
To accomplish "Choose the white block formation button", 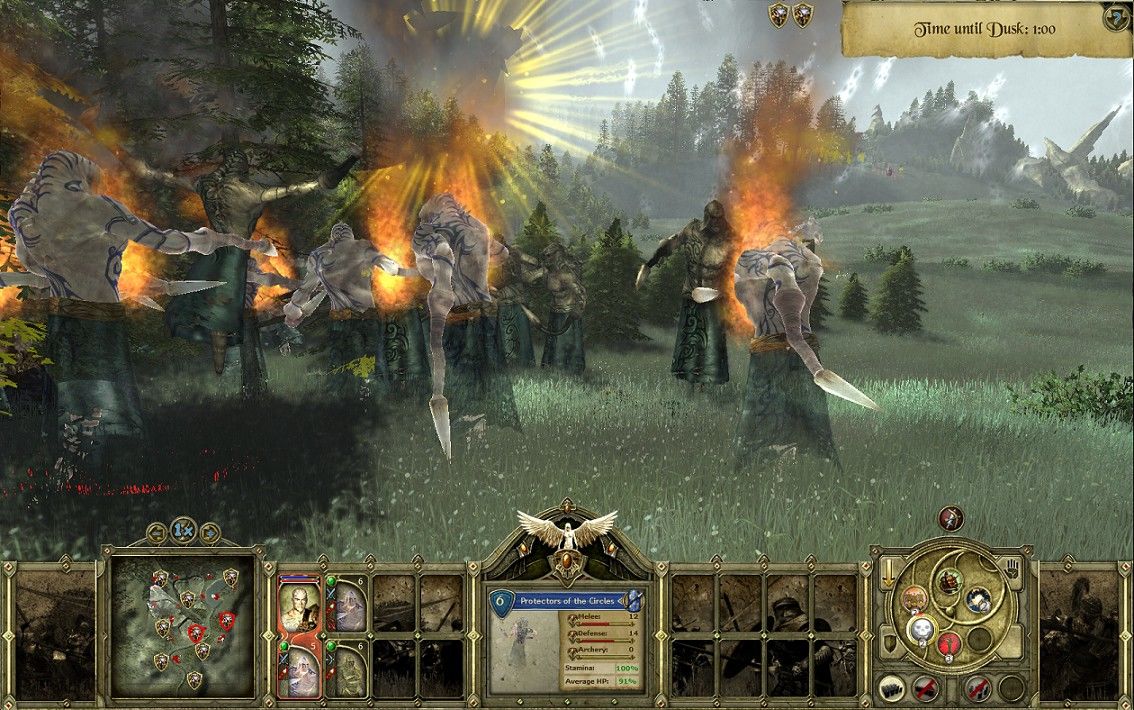I will click(x=893, y=688).
